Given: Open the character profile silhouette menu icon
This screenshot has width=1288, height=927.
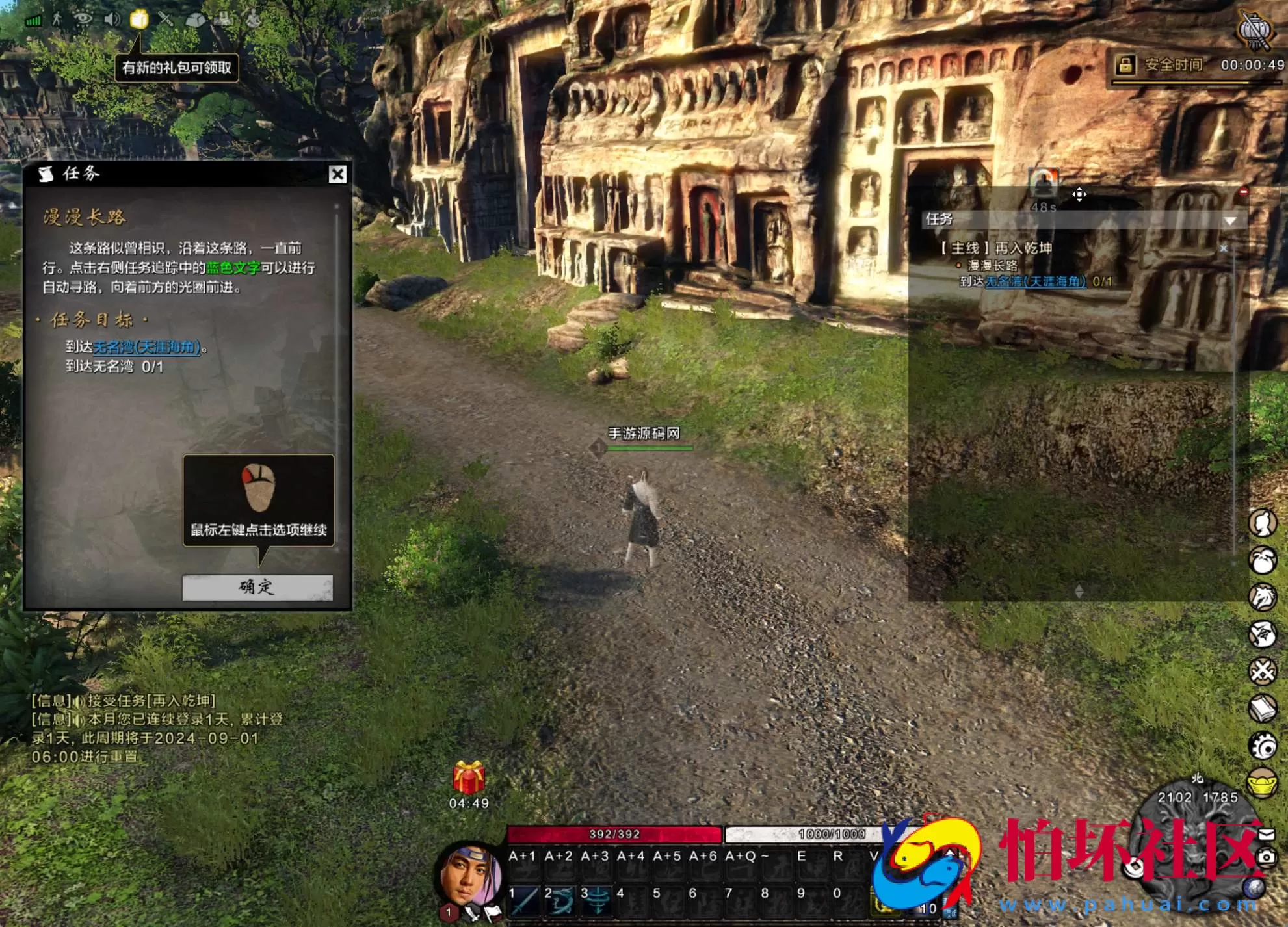Looking at the screenshot, I should 1263,523.
